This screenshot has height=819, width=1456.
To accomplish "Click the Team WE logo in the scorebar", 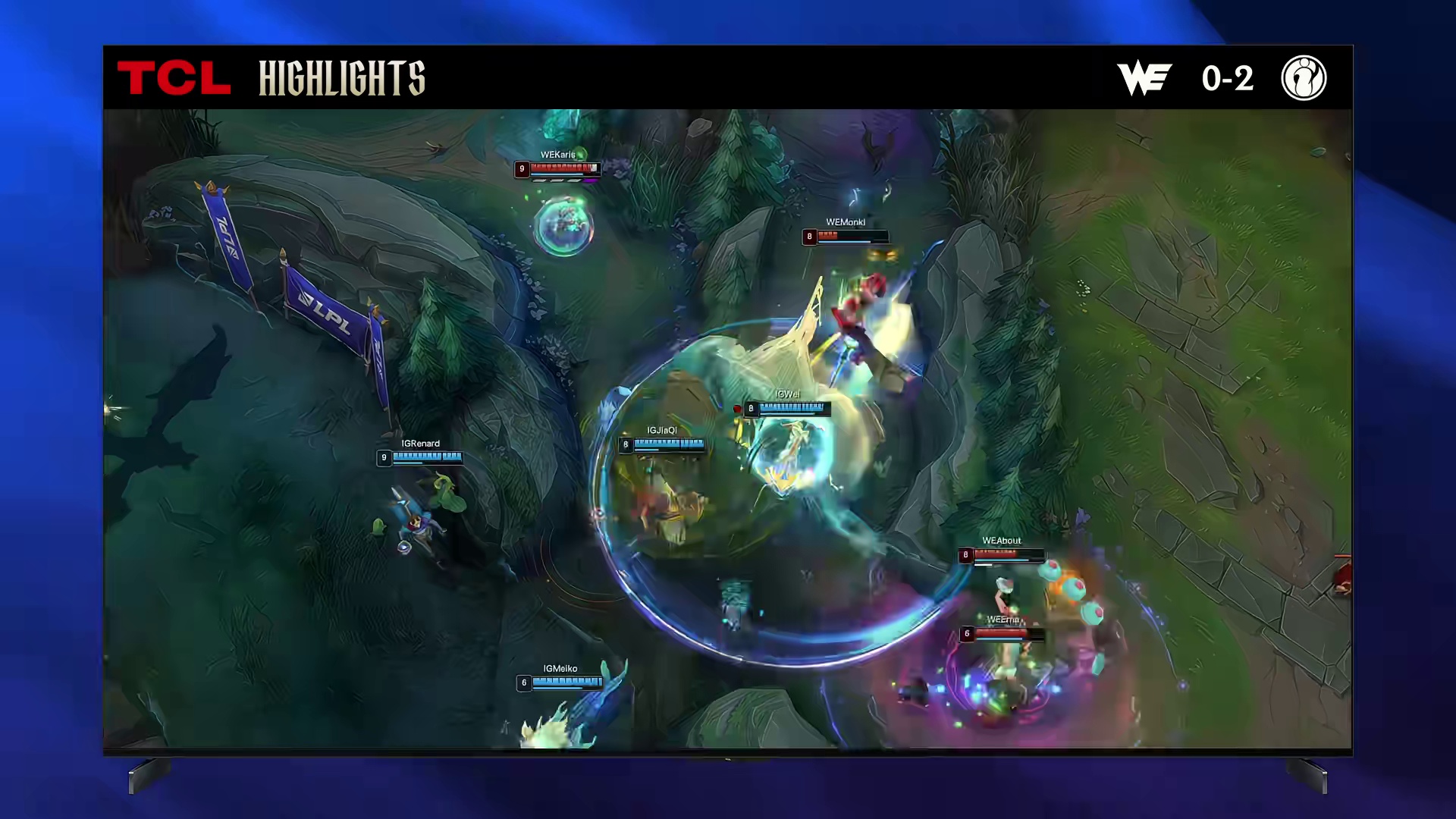I will 1144,78.
